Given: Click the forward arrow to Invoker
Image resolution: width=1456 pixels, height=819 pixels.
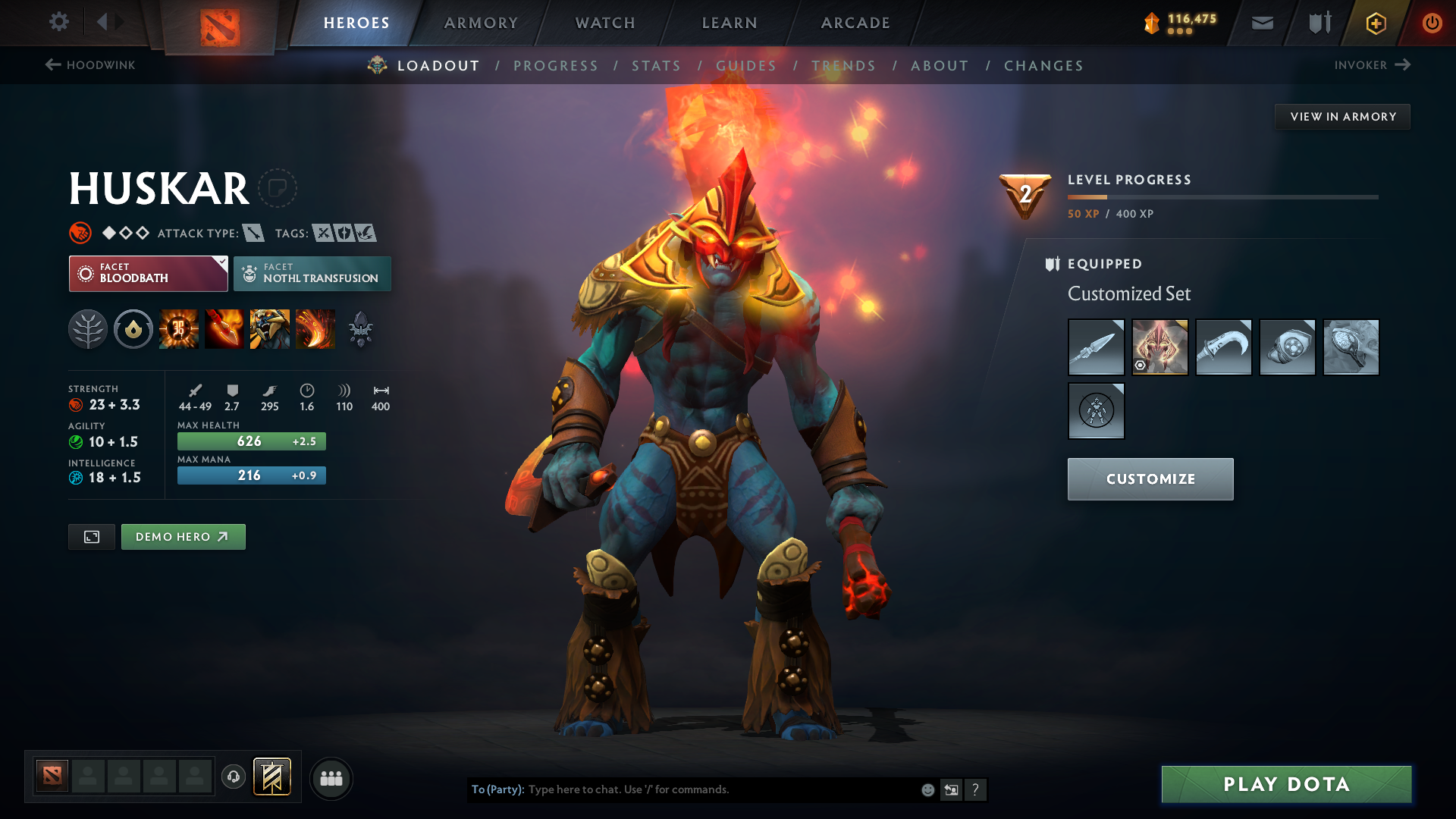Looking at the screenshot, I should (1404, 64).
